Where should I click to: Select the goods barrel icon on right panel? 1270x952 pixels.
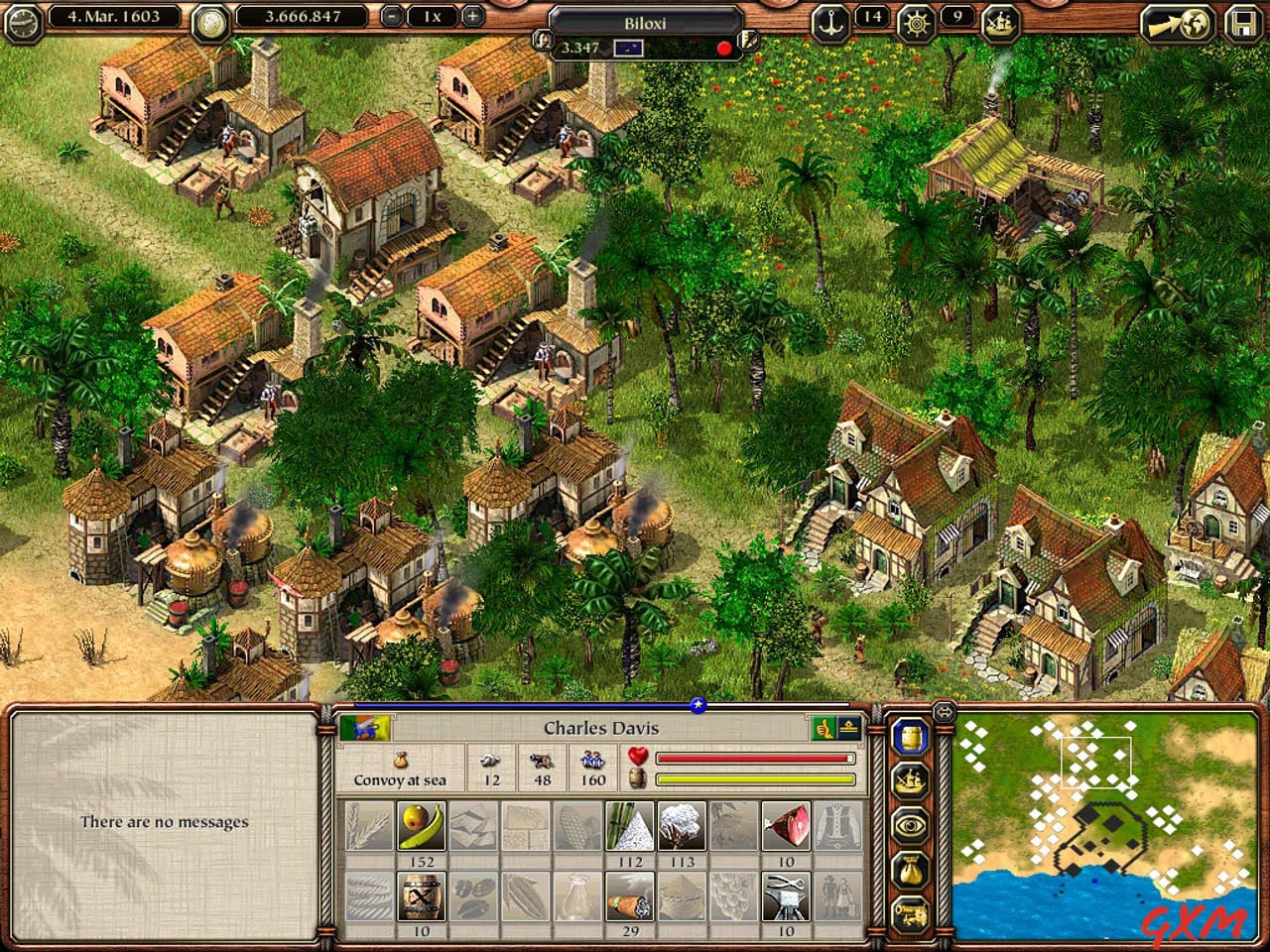click(x=909, y=738)
